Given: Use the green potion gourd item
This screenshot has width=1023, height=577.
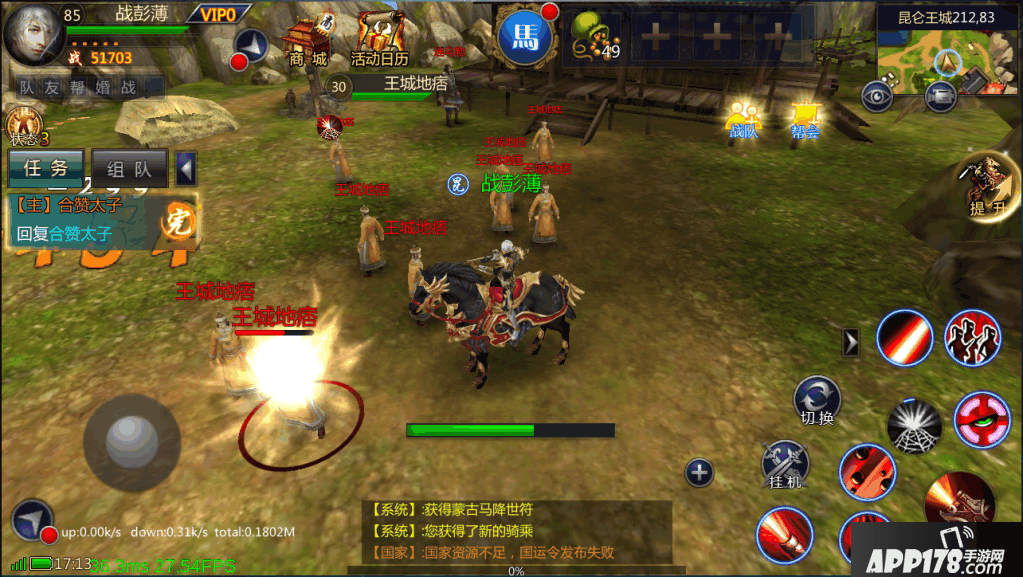Looking at the screenshot, I should pos(594,40).
